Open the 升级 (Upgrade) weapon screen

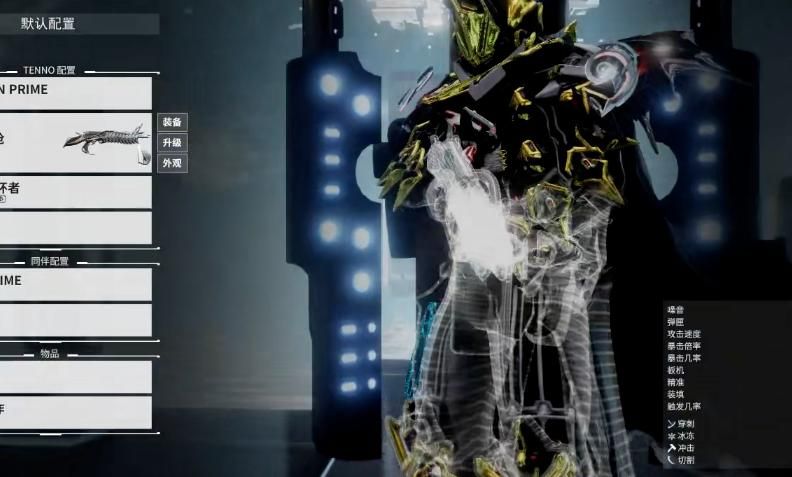[172, 143]
